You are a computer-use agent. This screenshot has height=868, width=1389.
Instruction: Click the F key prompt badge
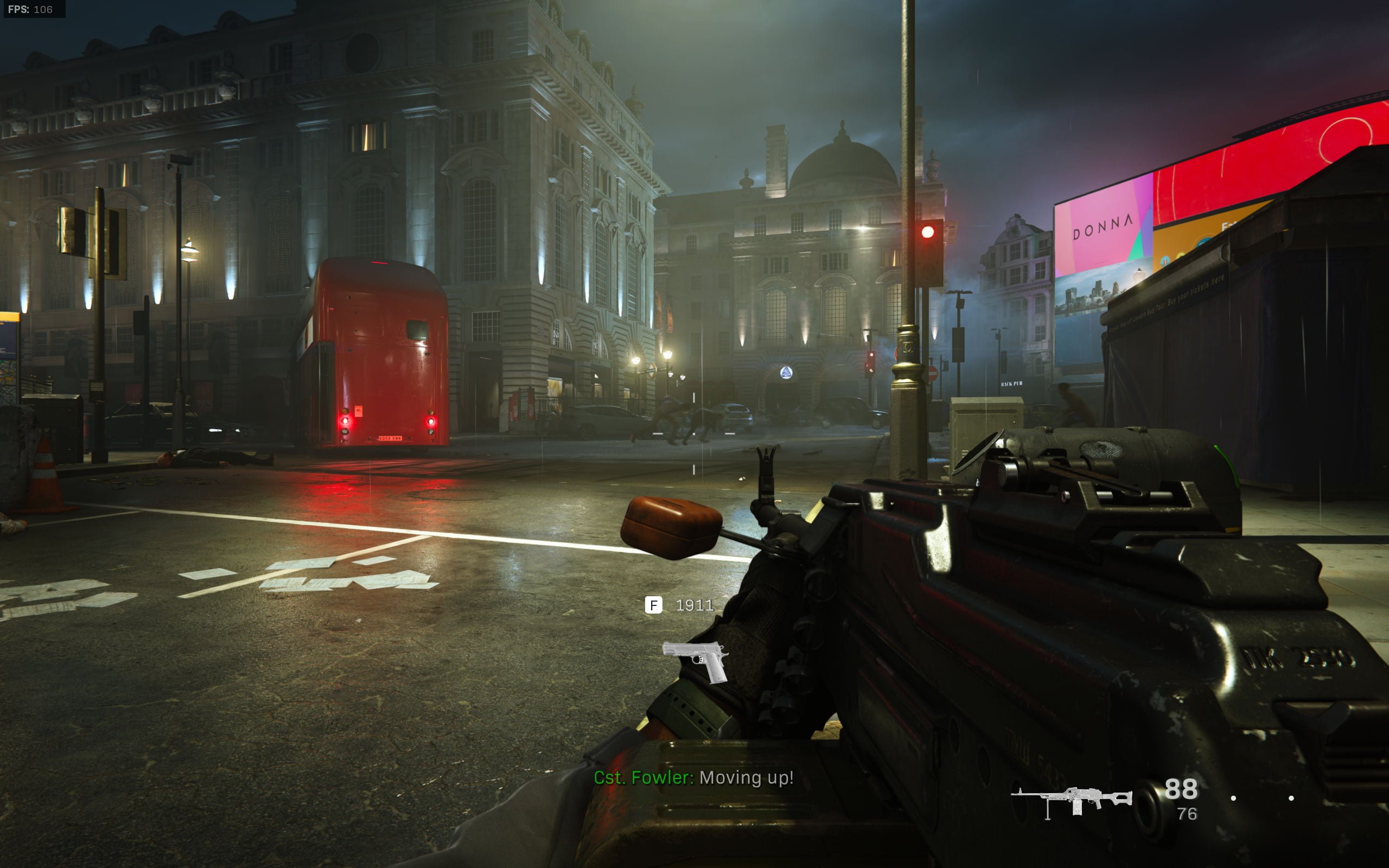point(654,604)
